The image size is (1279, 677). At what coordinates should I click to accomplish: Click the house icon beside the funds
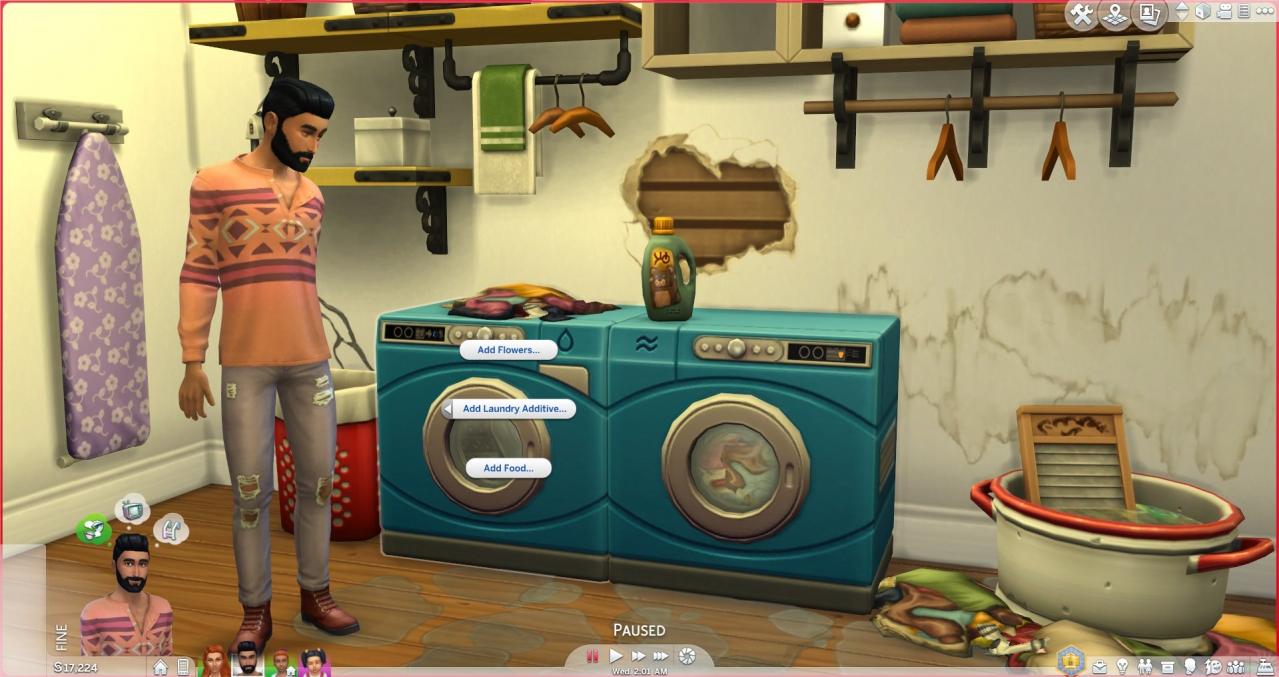pos(160,667)
